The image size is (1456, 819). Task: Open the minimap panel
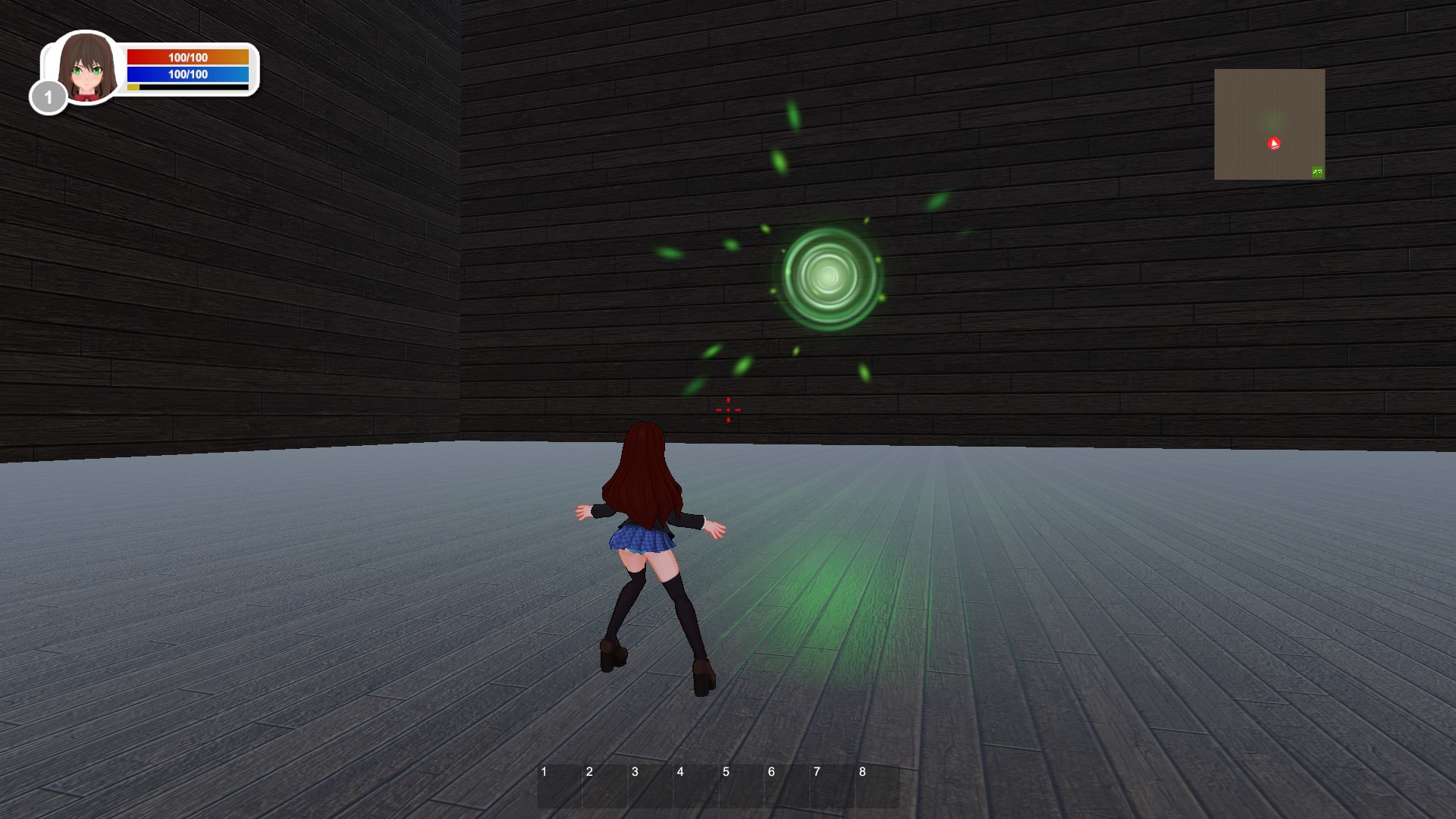(x=1269, y=125)
